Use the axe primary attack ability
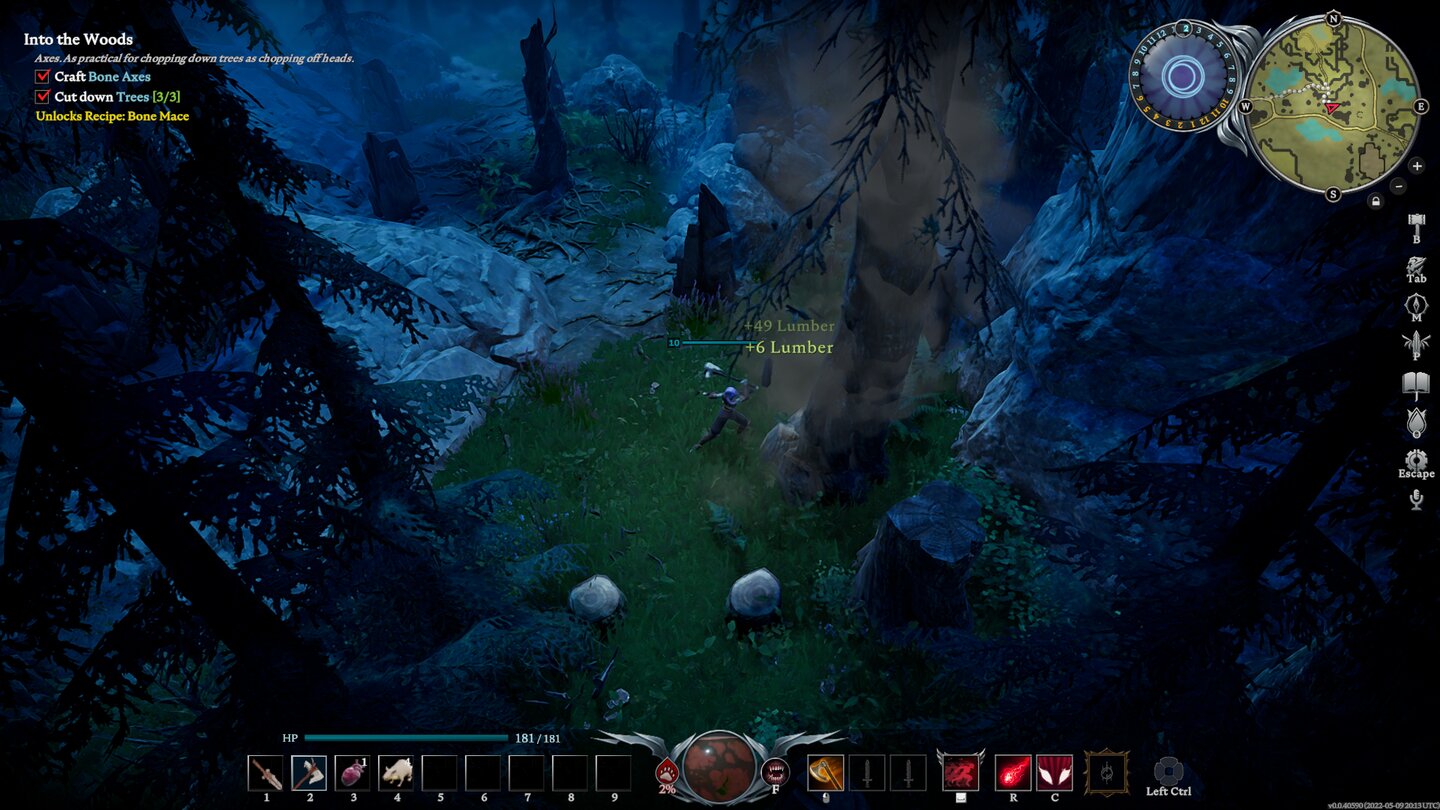Viewport: 1440px width, 810px height. coord(825,773)
